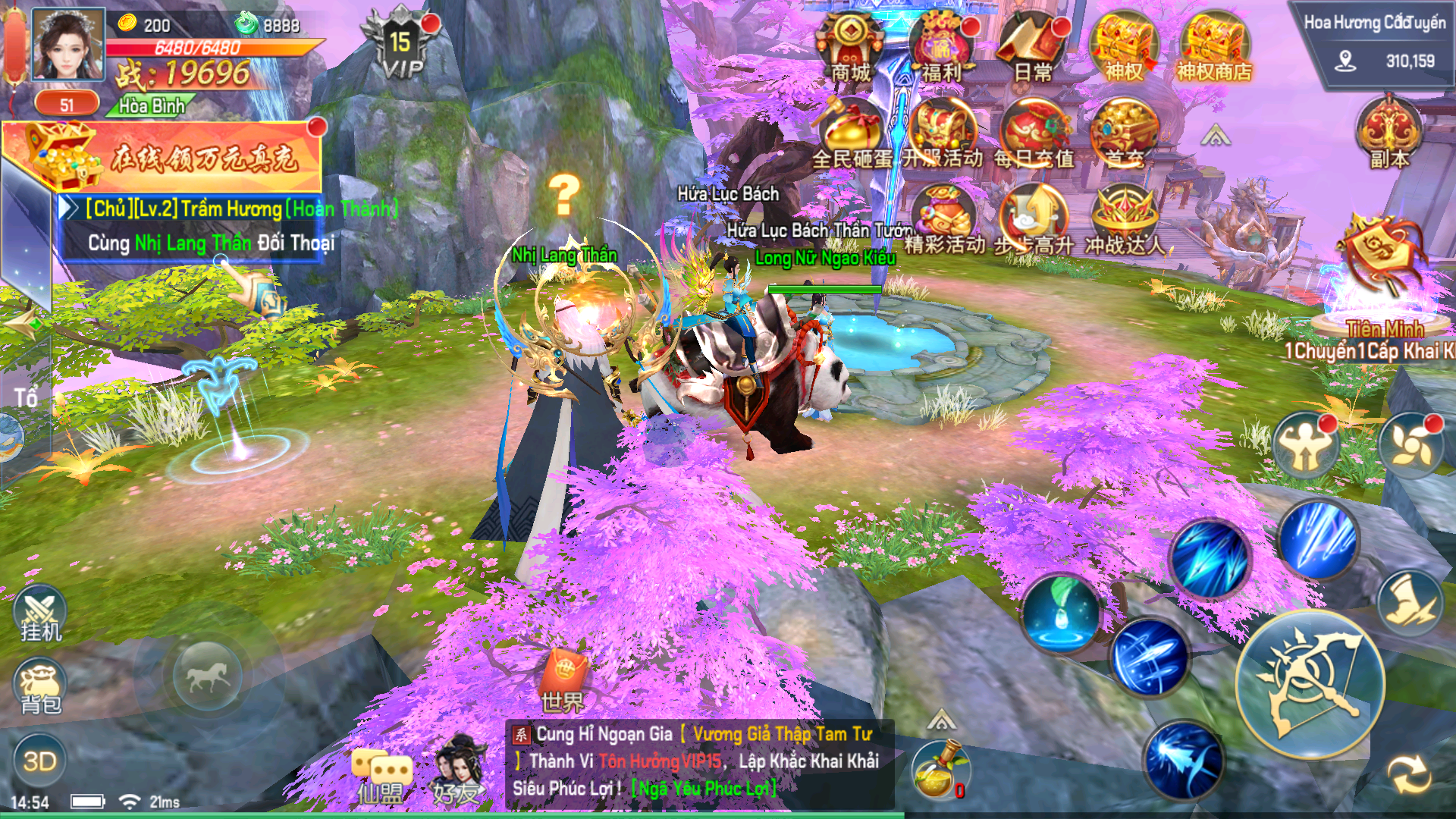The image size is (1456, 819).
Task: Tap the horse mount button
Action: coord(208,675)
